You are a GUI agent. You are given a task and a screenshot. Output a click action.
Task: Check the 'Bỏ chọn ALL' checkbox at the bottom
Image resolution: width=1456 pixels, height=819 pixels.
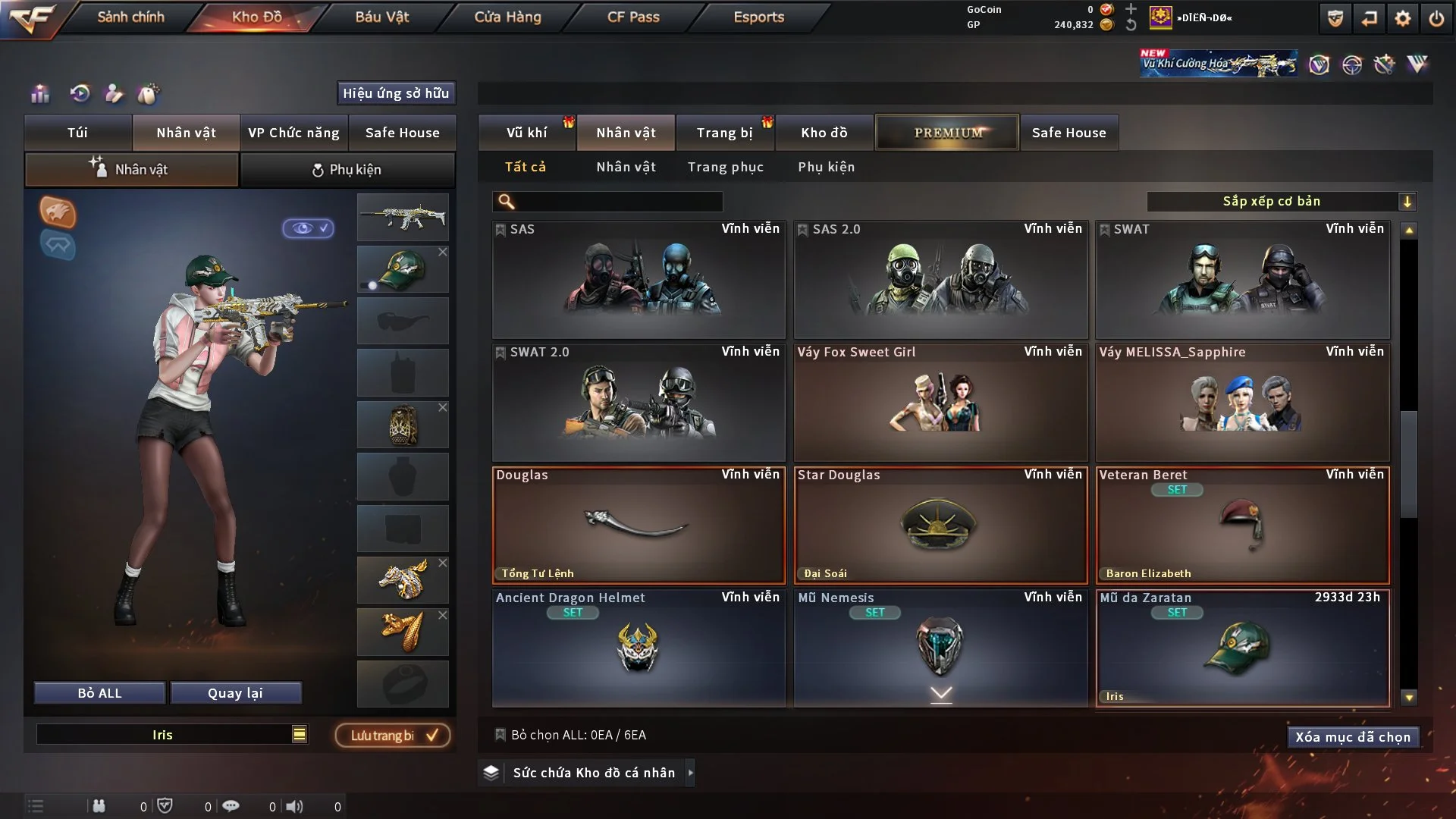point(500,734)
